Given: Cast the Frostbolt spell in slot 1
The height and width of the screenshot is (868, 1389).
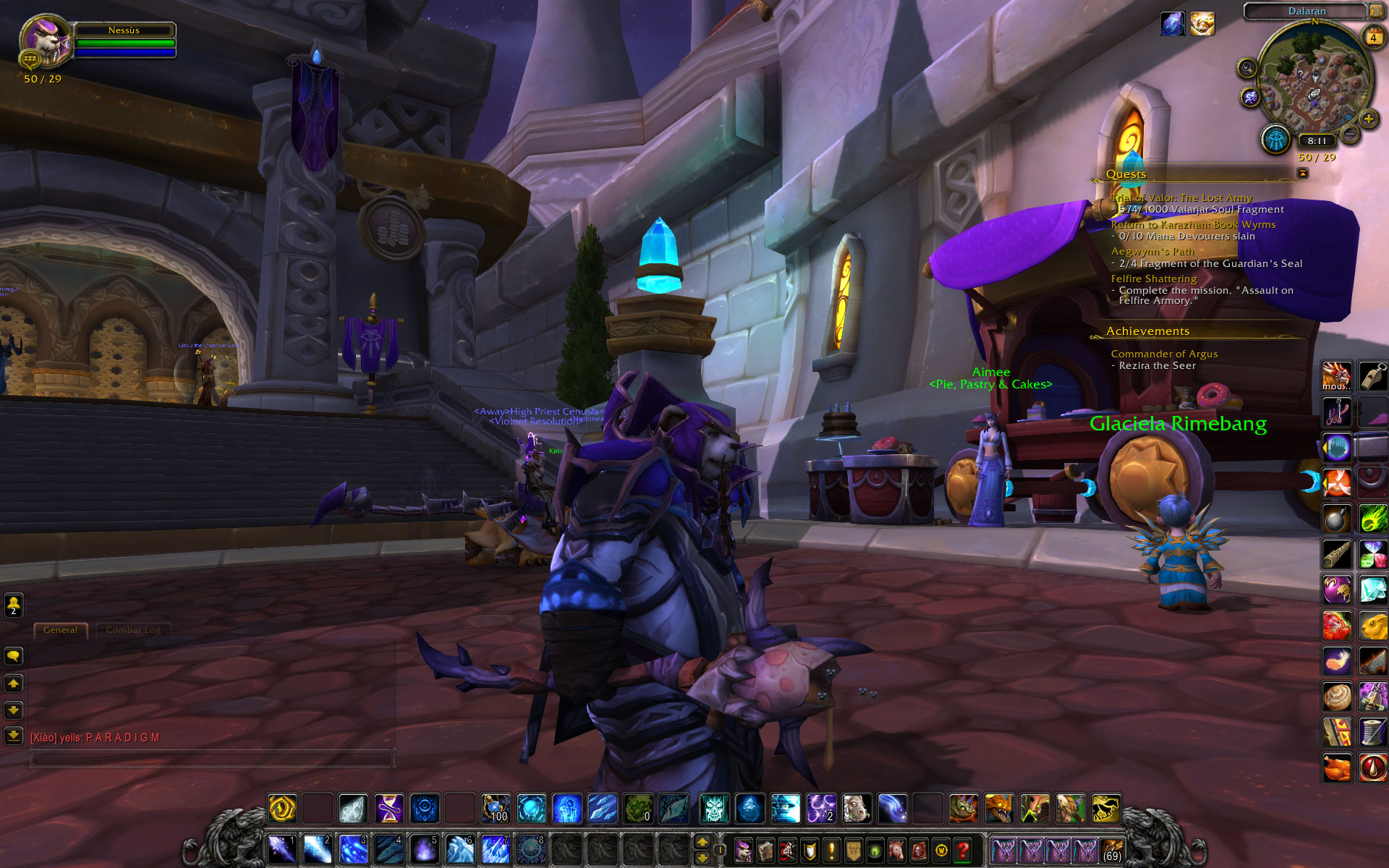Looking at the screenshot, I should (x=281, y=848).
